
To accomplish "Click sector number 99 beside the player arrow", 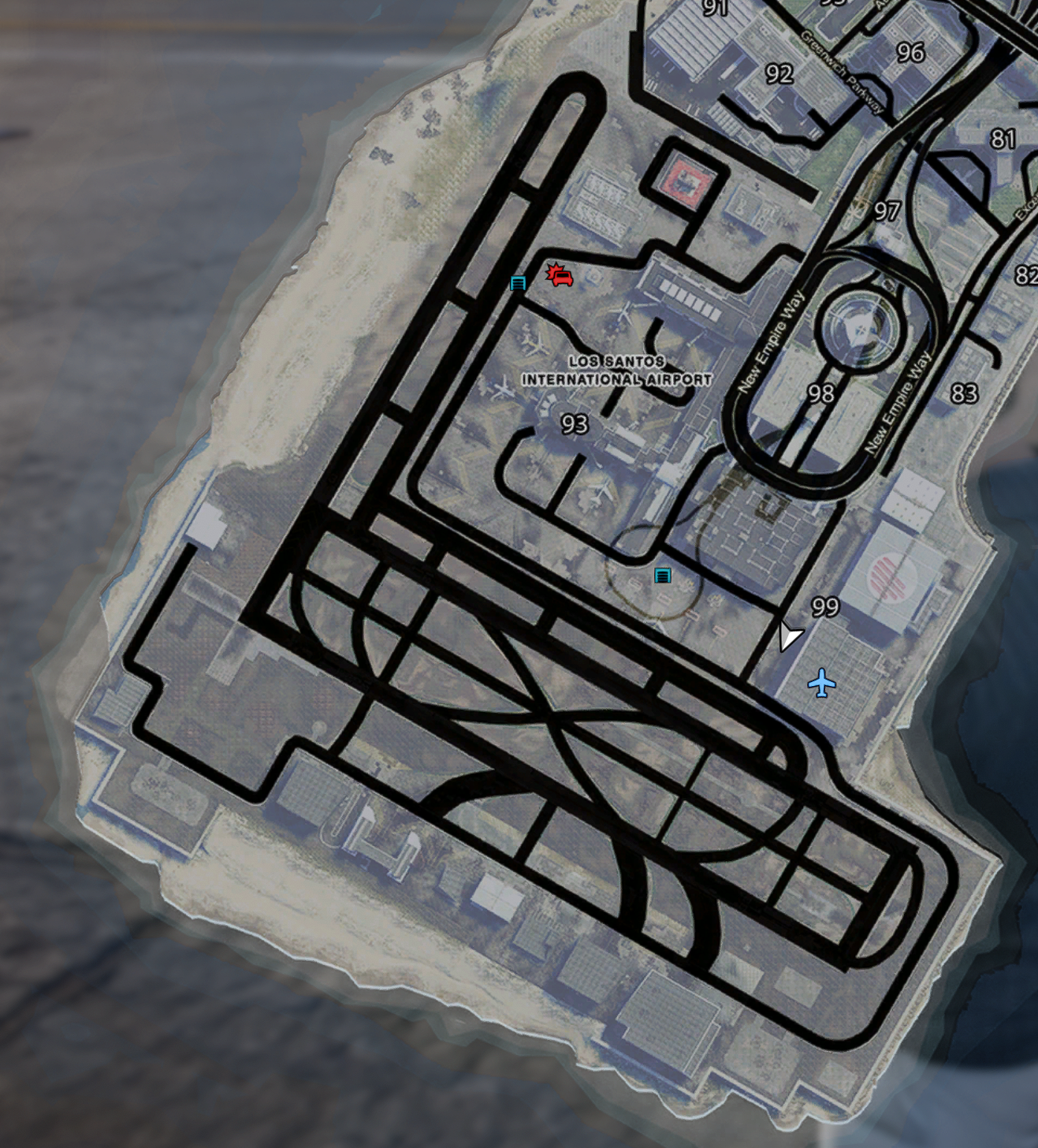I will point(824,606).
